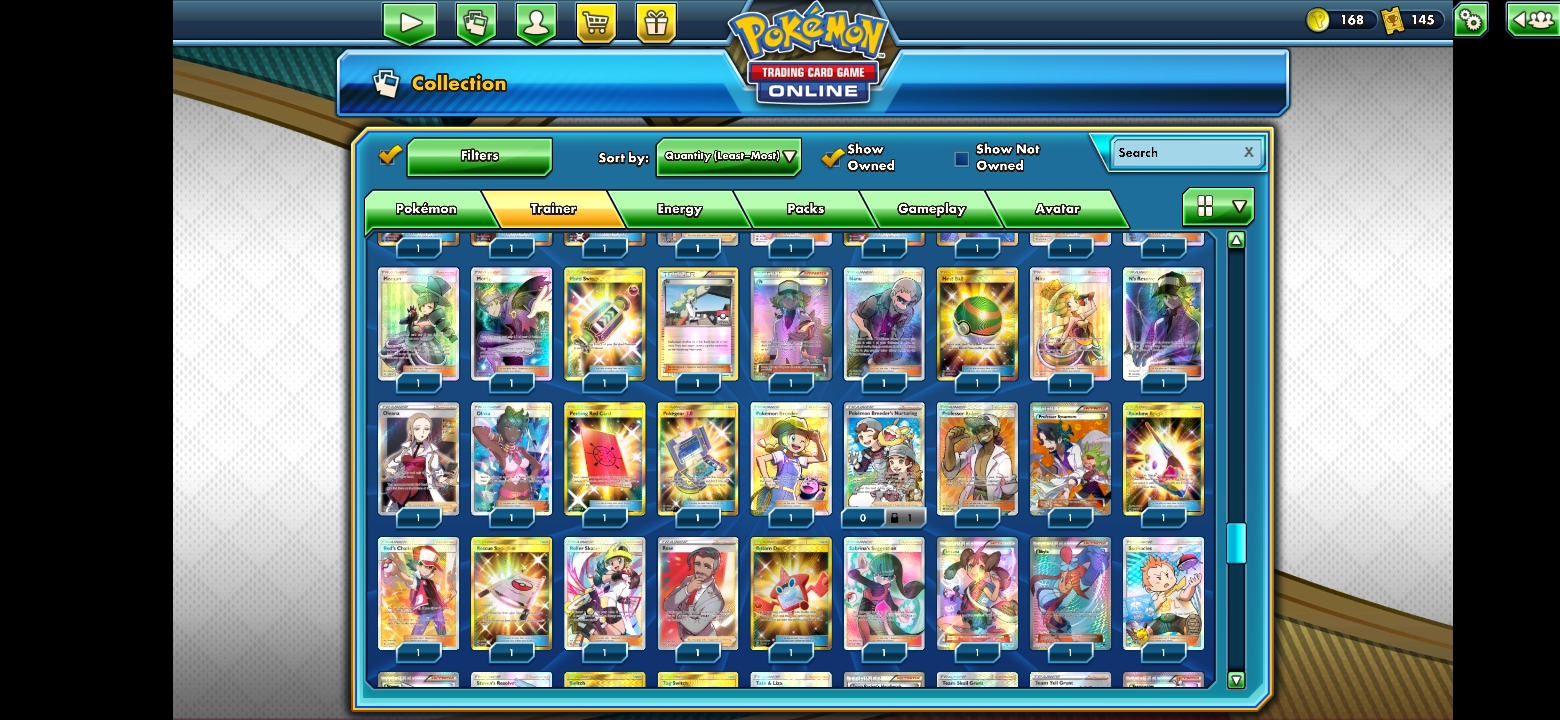Disable the Show Owned checkbox
The width and height of the screenshot is (1560, 720).
[833, 157]
